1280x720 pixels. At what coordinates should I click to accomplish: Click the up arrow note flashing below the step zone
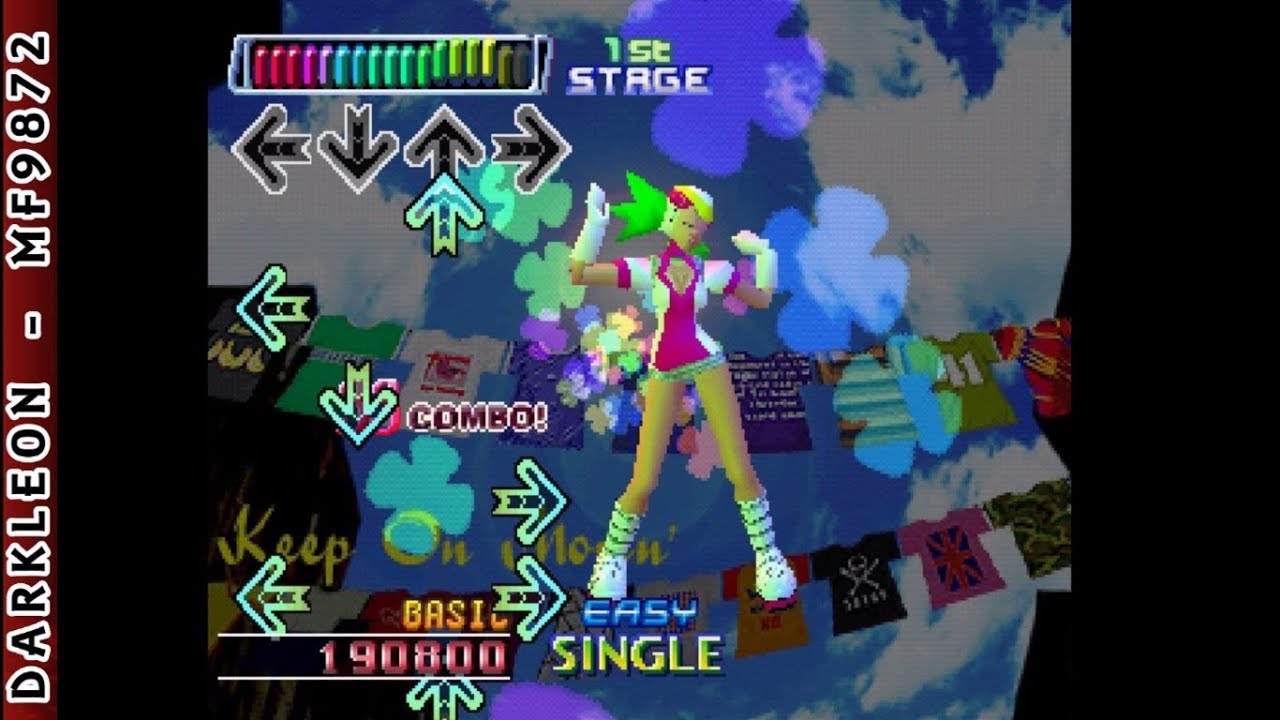(444, 215)
